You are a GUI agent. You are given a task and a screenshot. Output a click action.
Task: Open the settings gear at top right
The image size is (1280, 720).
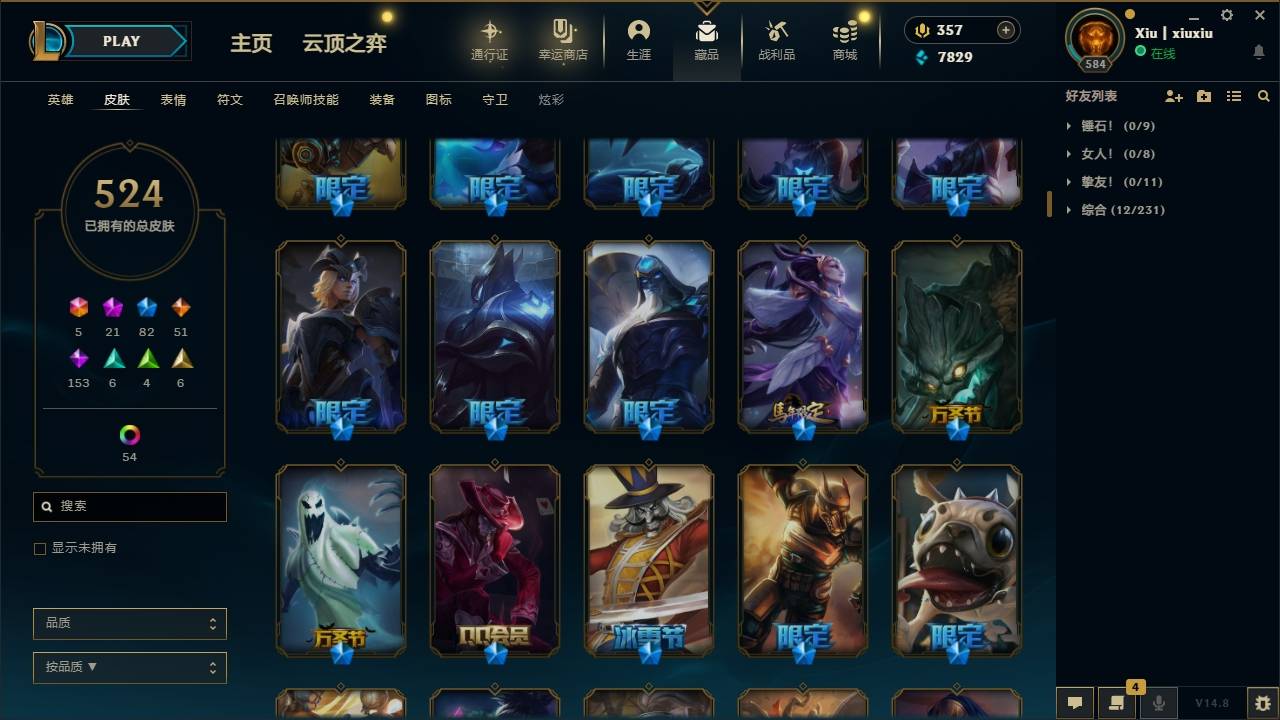[1226, 15]
